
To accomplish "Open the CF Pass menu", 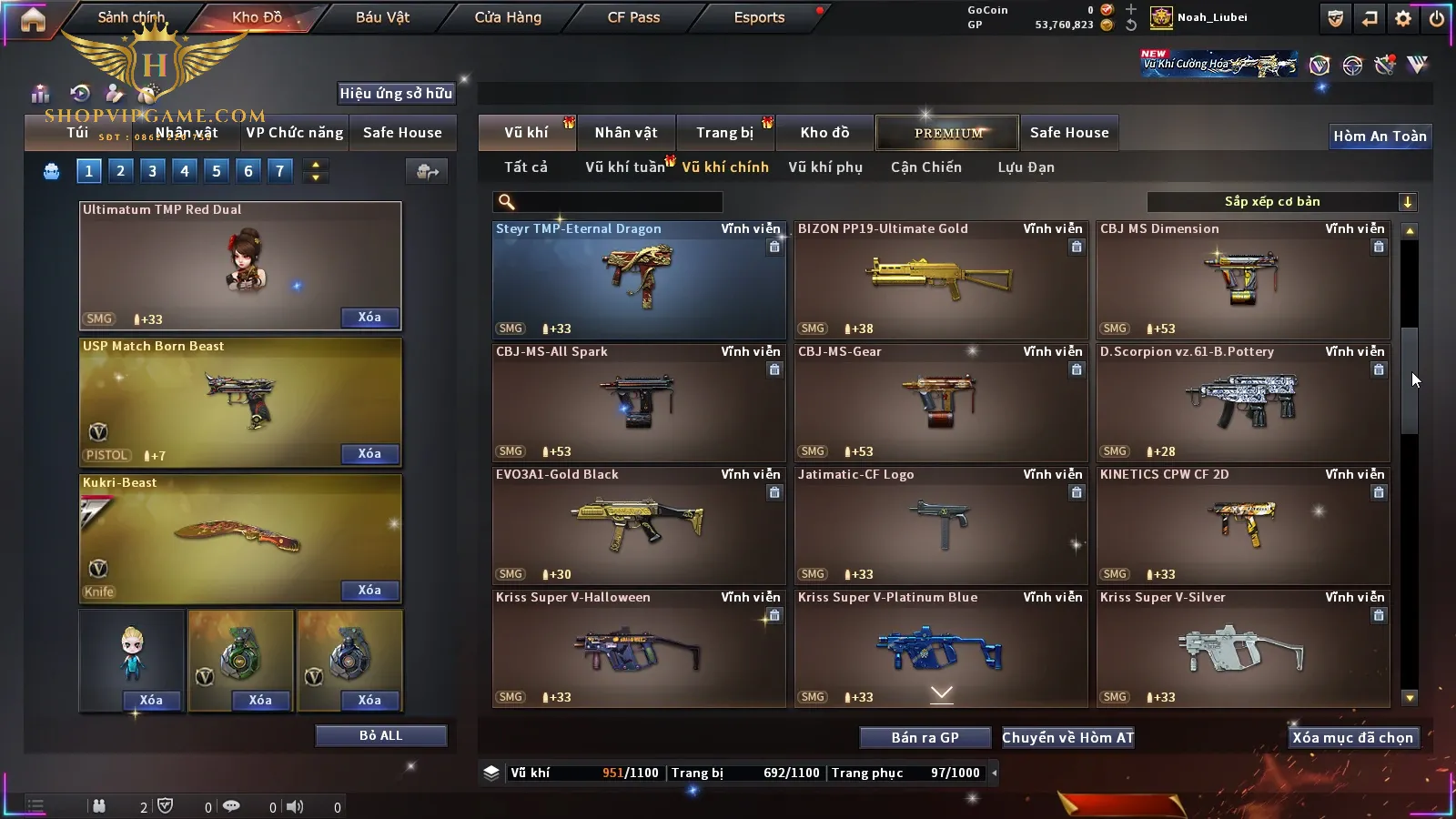I will (x=633, y=17).
